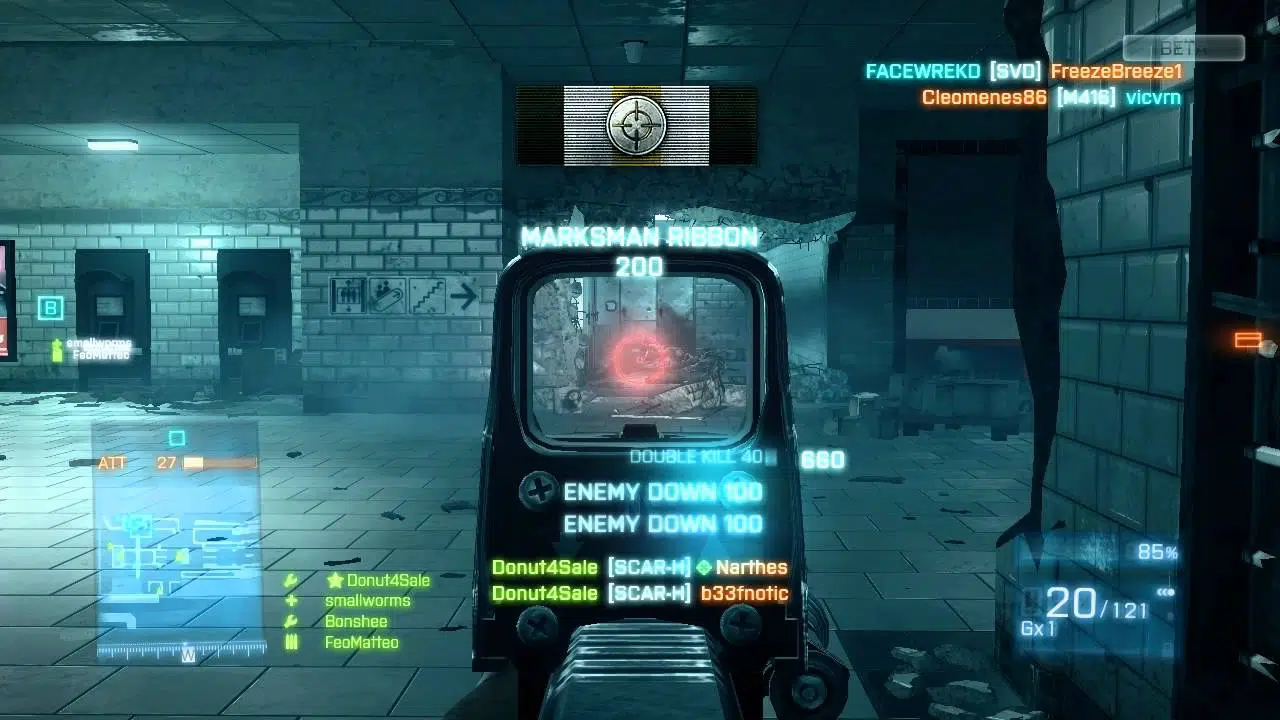
Task: Select the Assault medic cross icon near smallworms
Action: pyautogui.click(x=291, y=599)
